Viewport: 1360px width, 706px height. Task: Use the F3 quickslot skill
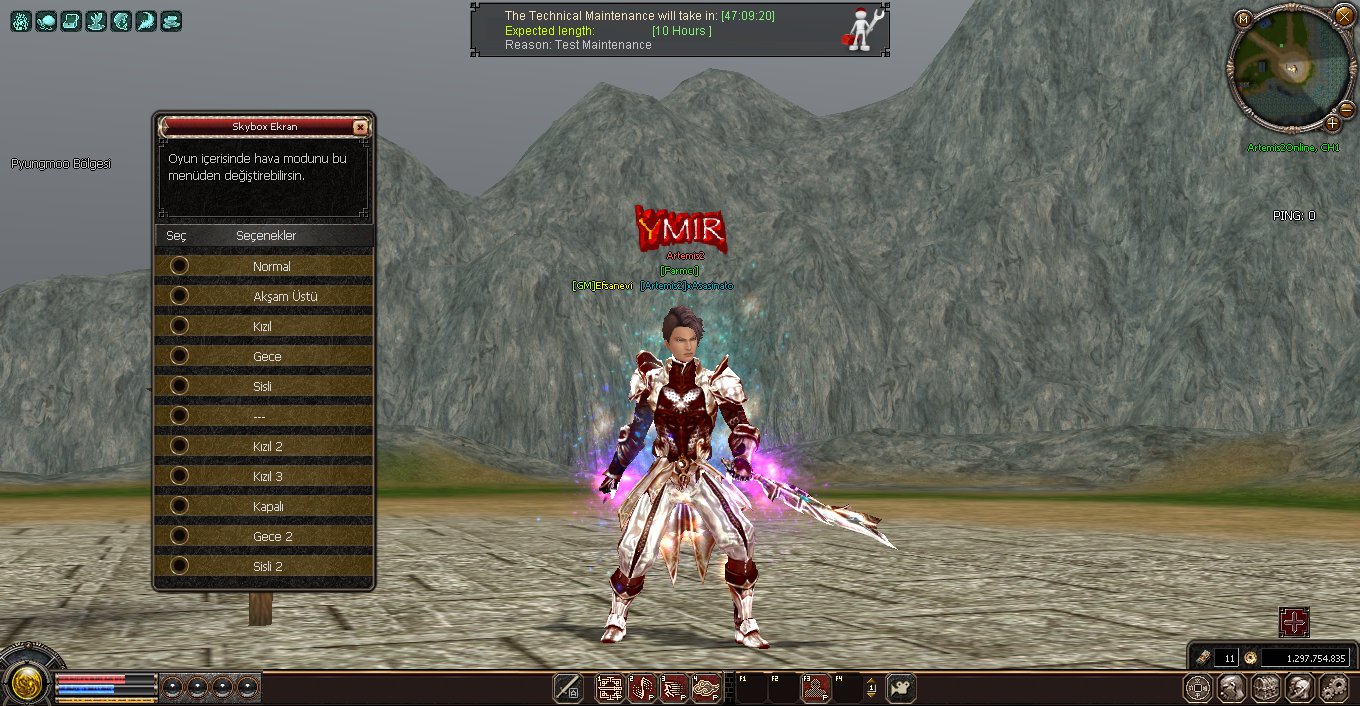click(816, 688)
